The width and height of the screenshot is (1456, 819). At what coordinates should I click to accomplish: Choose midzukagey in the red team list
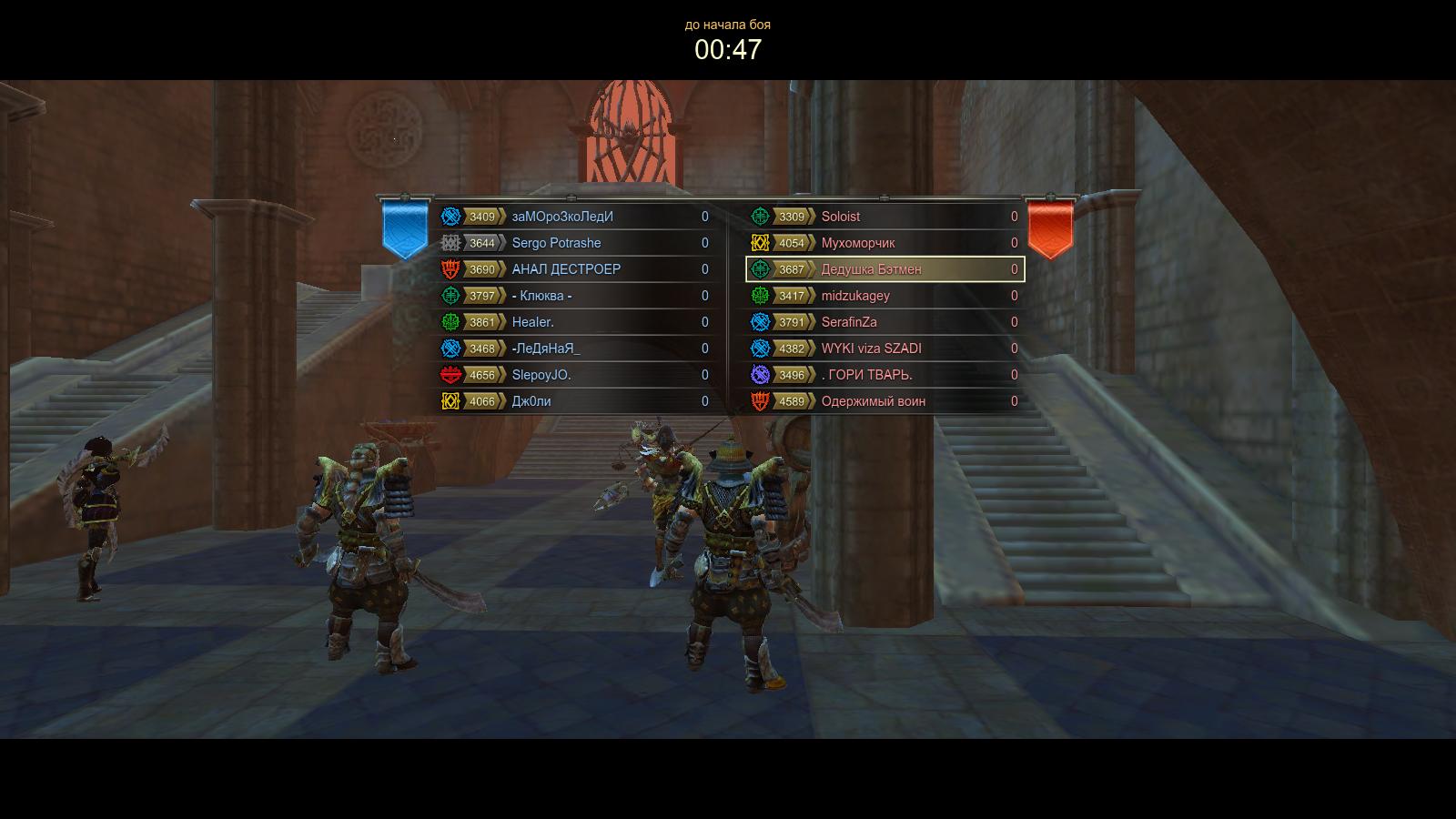(883, 296)
